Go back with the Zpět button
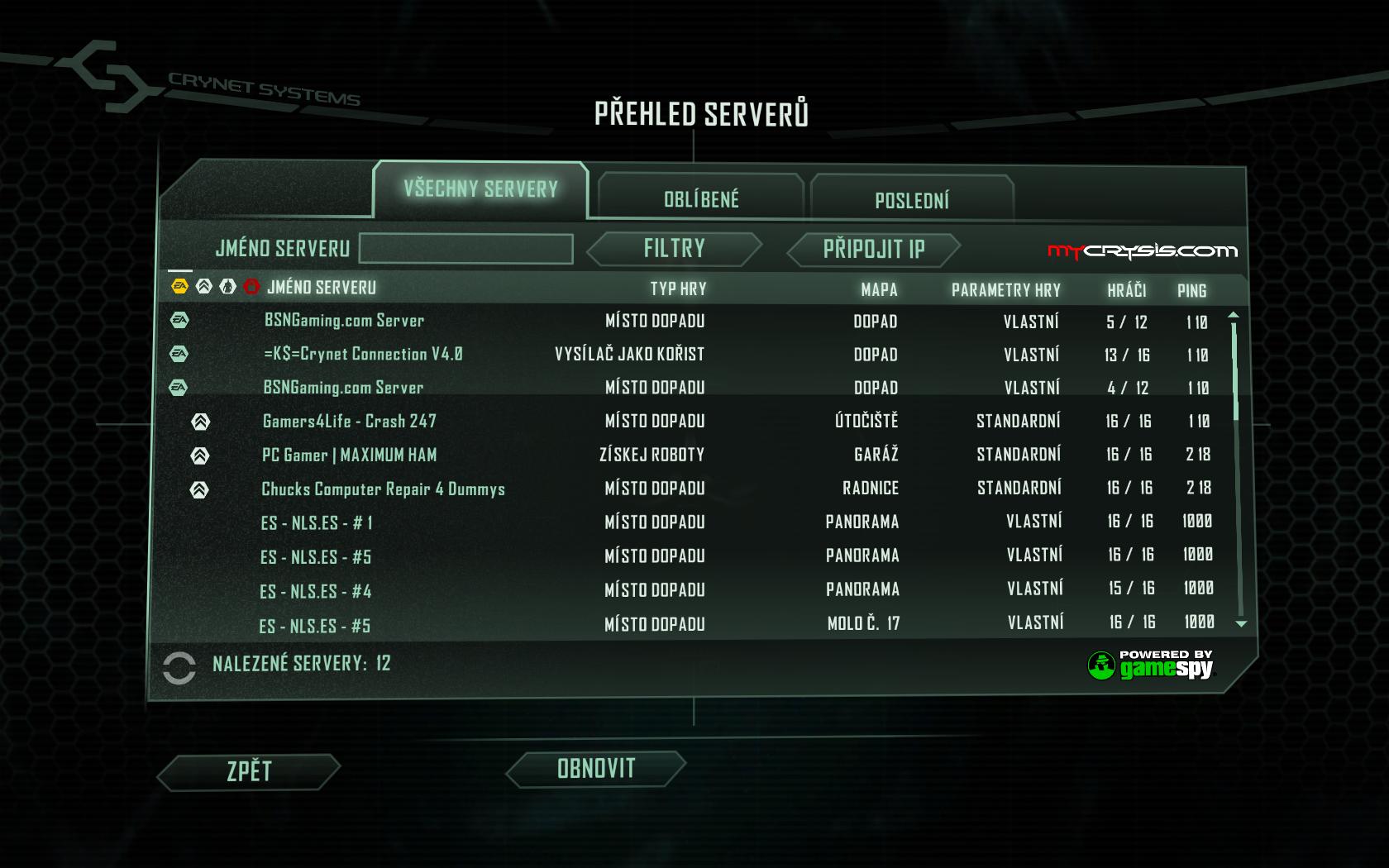This screenshot has width=1389, height=868. pos(249,771)
